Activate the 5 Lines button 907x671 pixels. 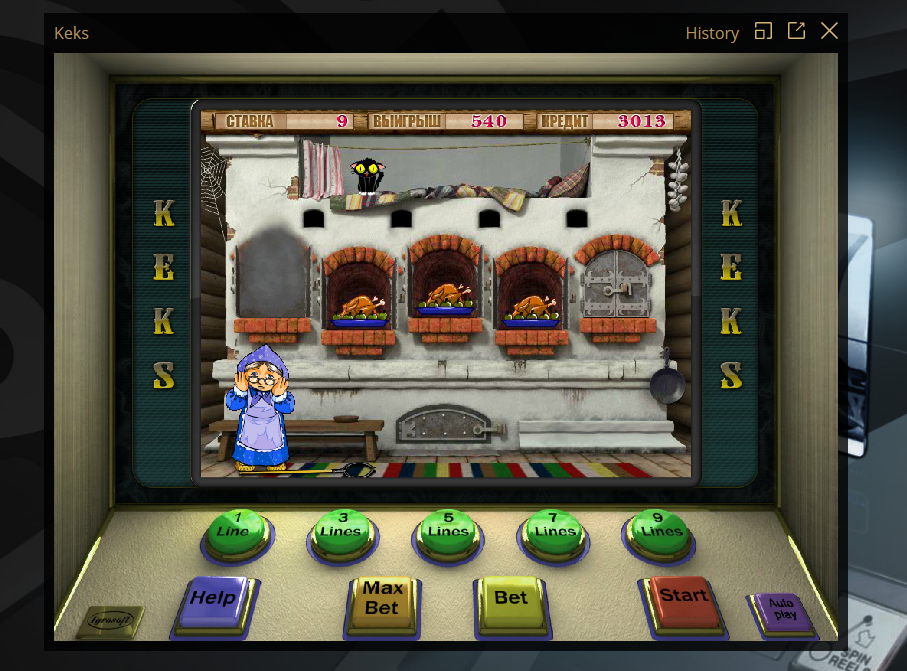click(x=447, y=531)
